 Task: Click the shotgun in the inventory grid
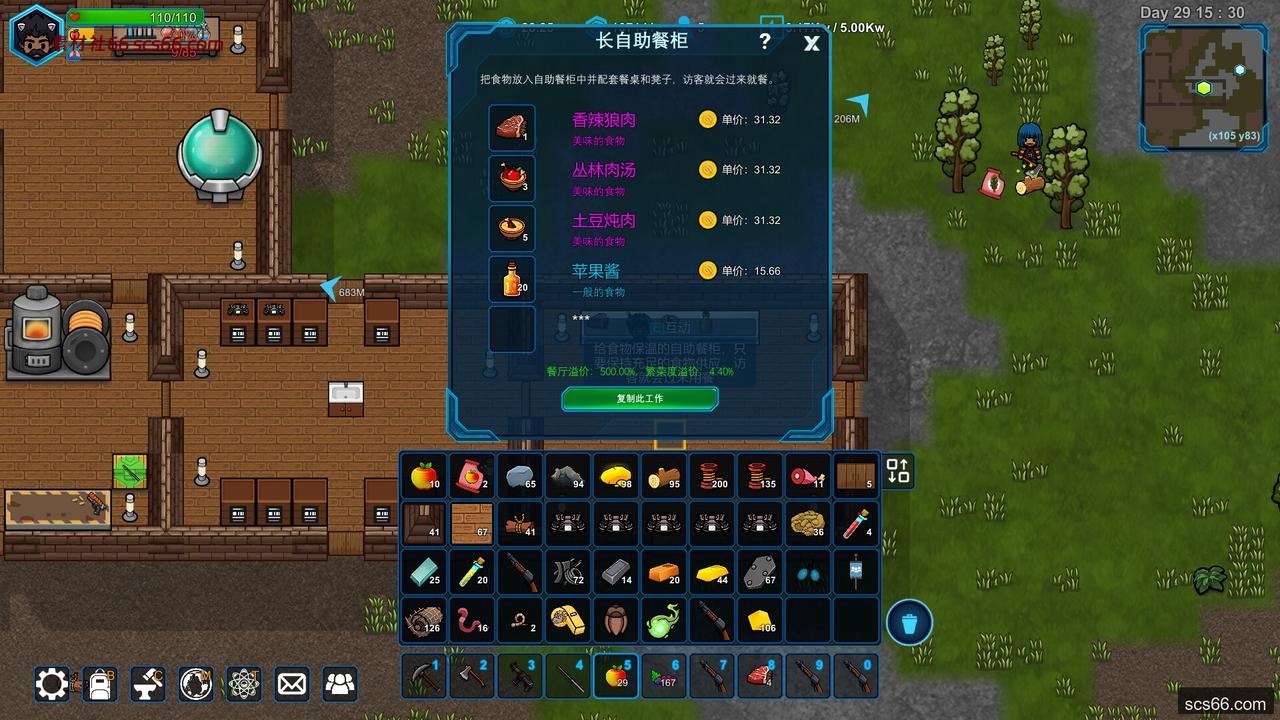point(519,571)
